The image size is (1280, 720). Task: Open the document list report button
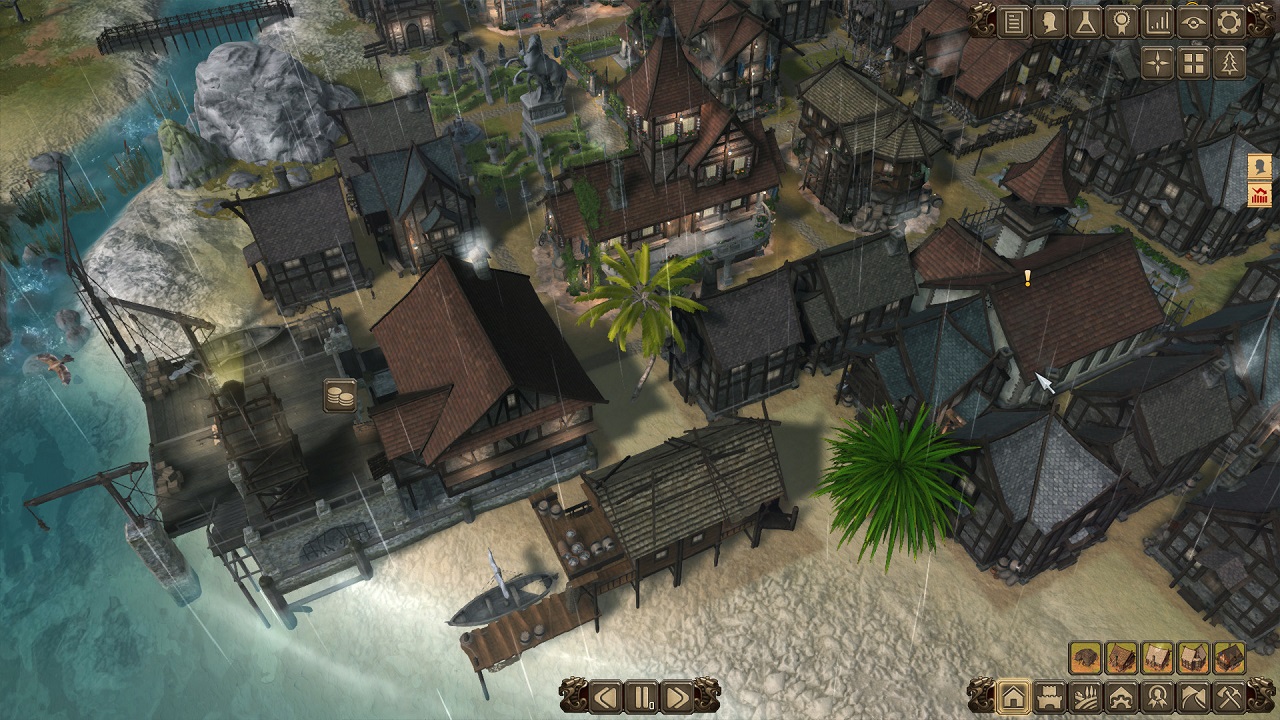tap(1013, 22)
